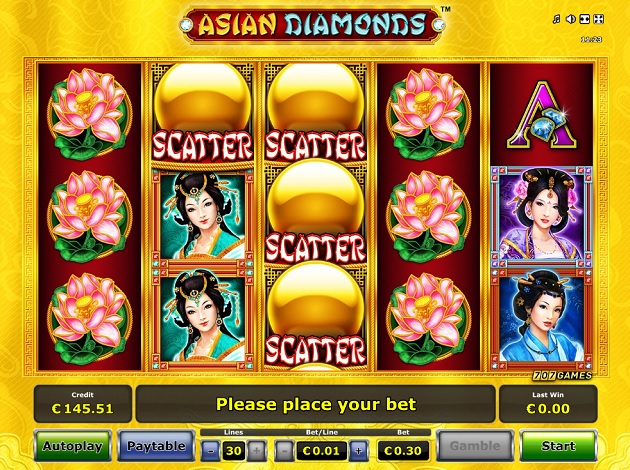Click the inward-arrows screen size icon
The image size is (630, 470).
point(584,19)
